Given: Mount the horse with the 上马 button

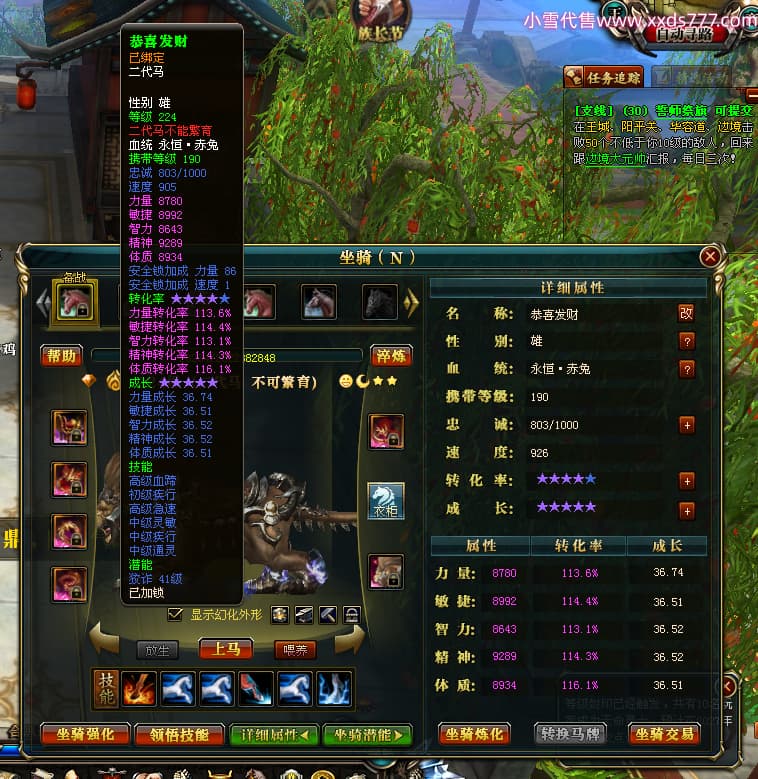Looking at the screenshot, I should [225, 649].
